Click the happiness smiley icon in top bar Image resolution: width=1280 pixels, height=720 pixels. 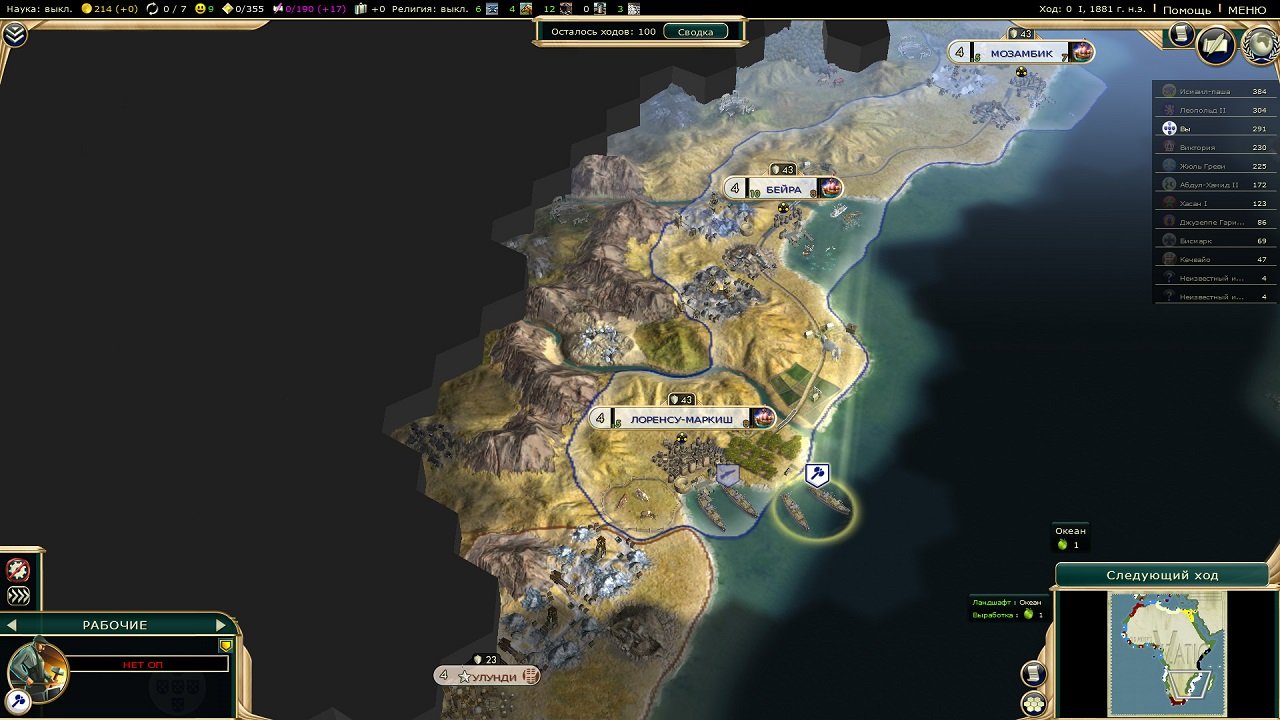(200, 9)
